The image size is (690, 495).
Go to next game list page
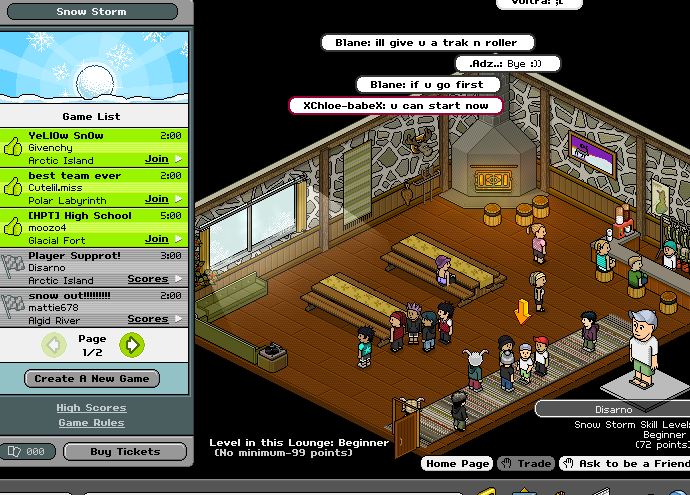[131, 345]
